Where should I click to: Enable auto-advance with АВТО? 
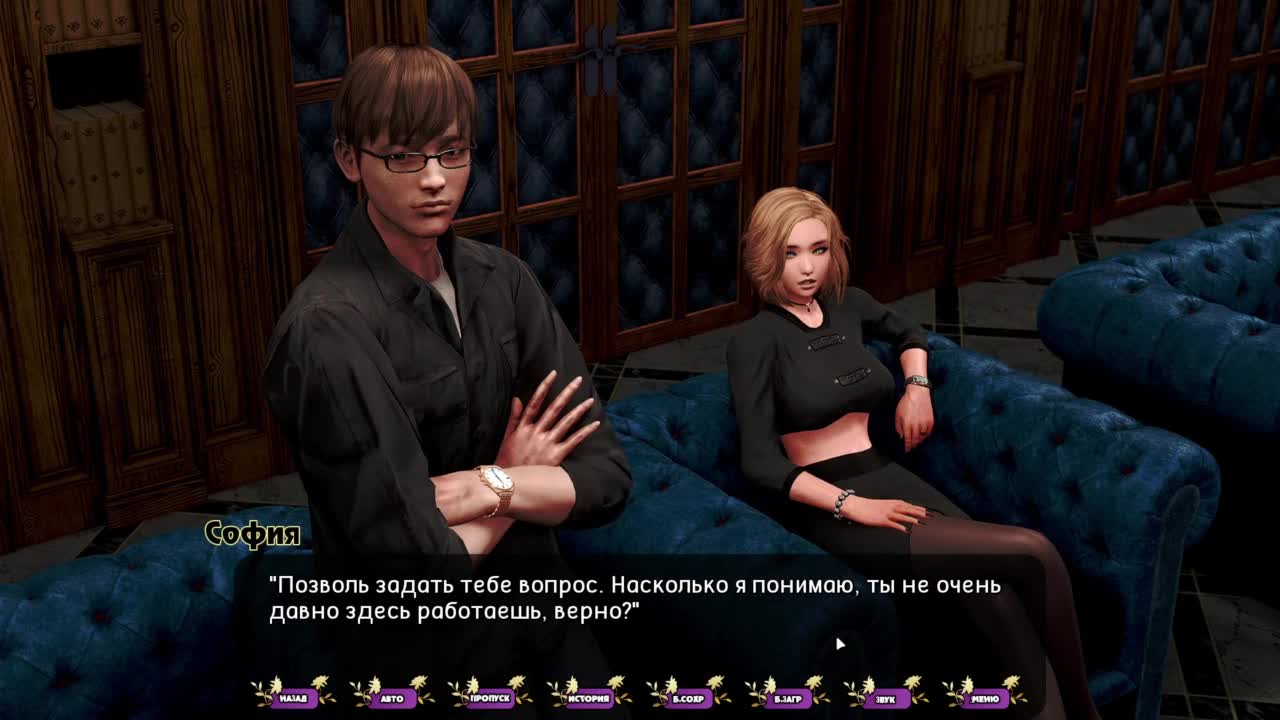click(392, 697)
